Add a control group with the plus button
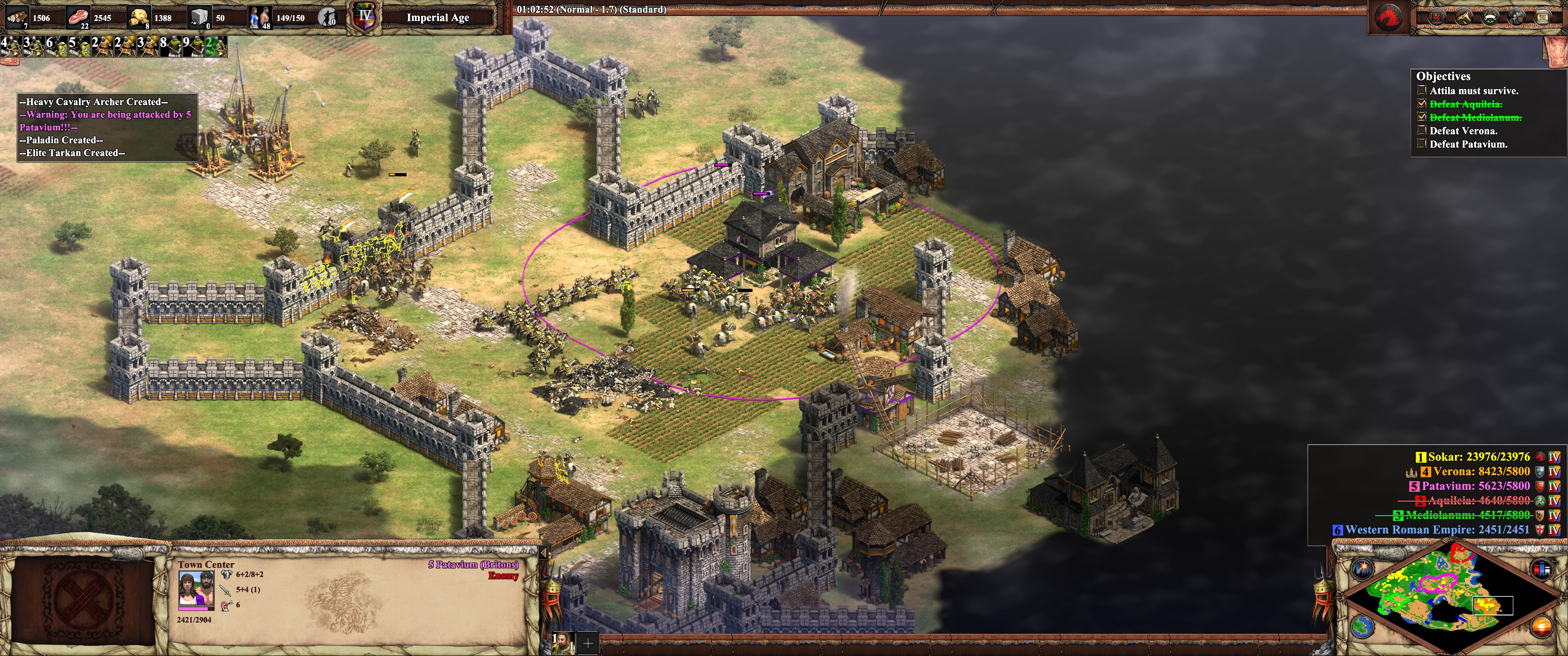 pyautogui.click(x=588, y=643)
